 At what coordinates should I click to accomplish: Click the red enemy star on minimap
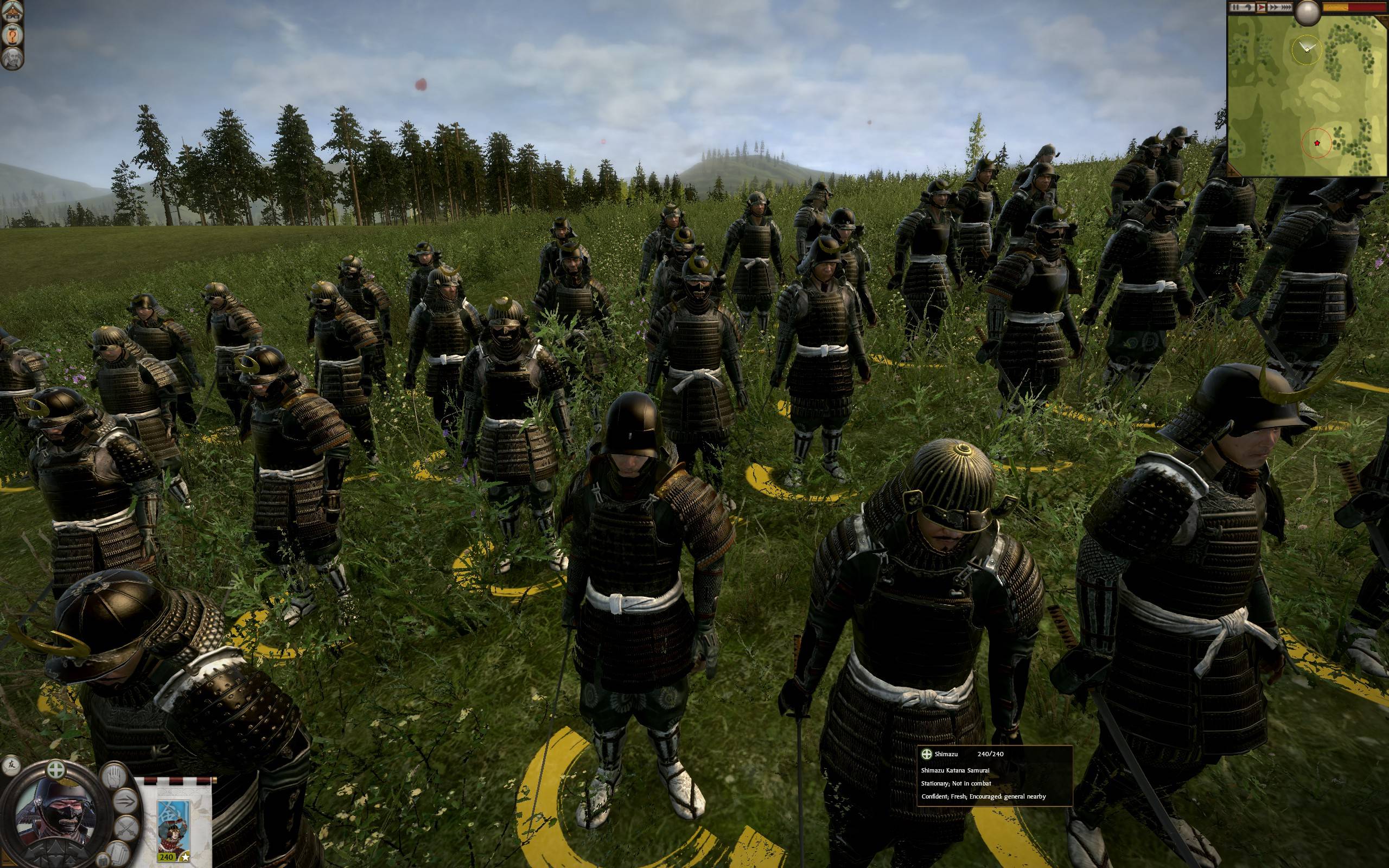point(1317,143)
